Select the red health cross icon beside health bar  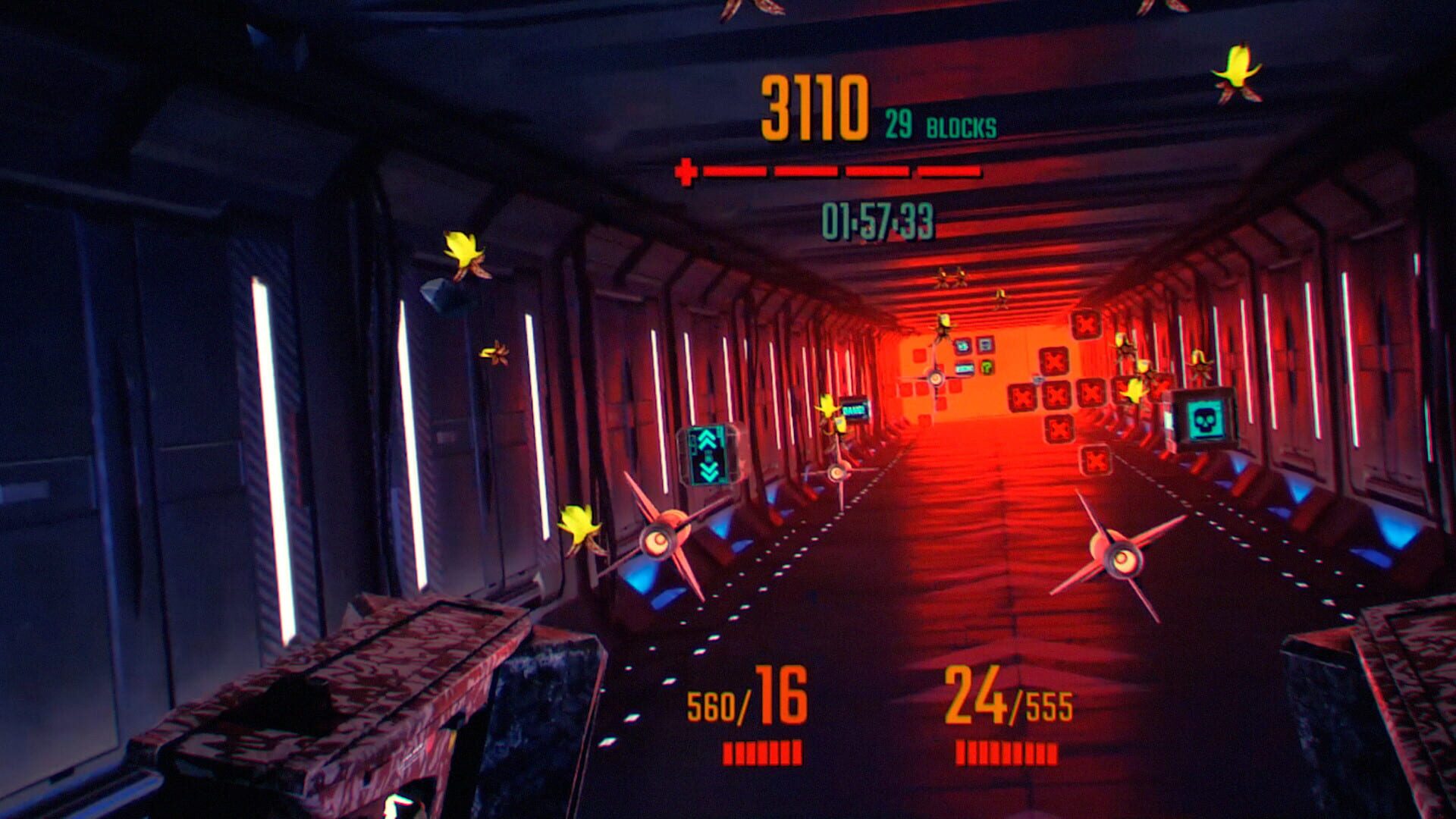pyautogui.click(x=685, y=173)
